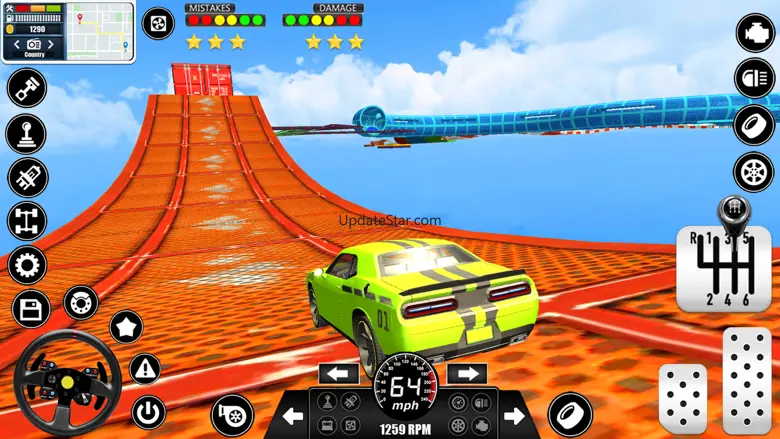The height and width of the screenshot is (439, 780).
Task: Select the alloy wheel rim icon
Action: [755, 171]
